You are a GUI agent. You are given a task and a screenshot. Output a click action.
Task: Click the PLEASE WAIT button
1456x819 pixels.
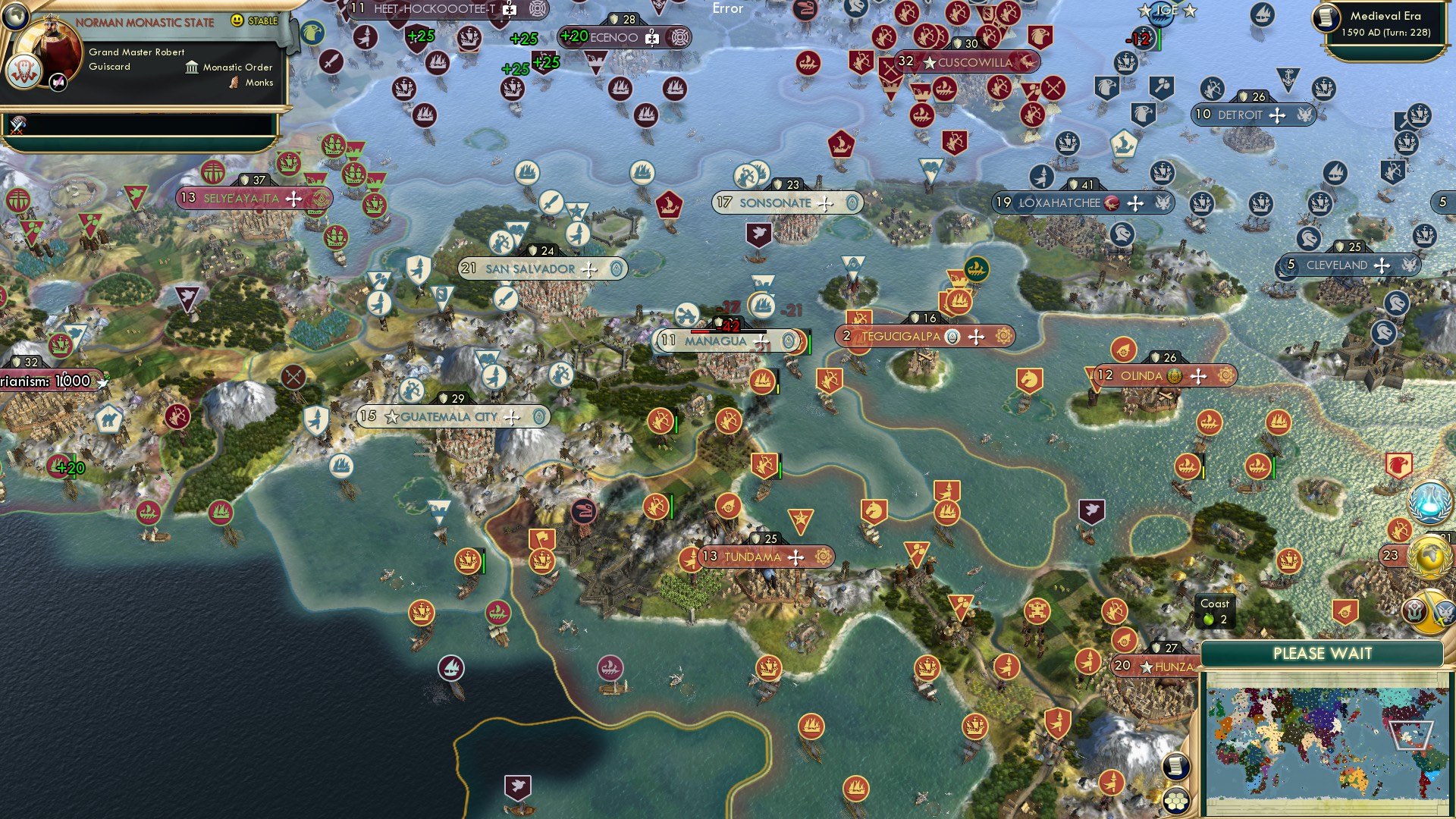click(x=1325, y=653)
